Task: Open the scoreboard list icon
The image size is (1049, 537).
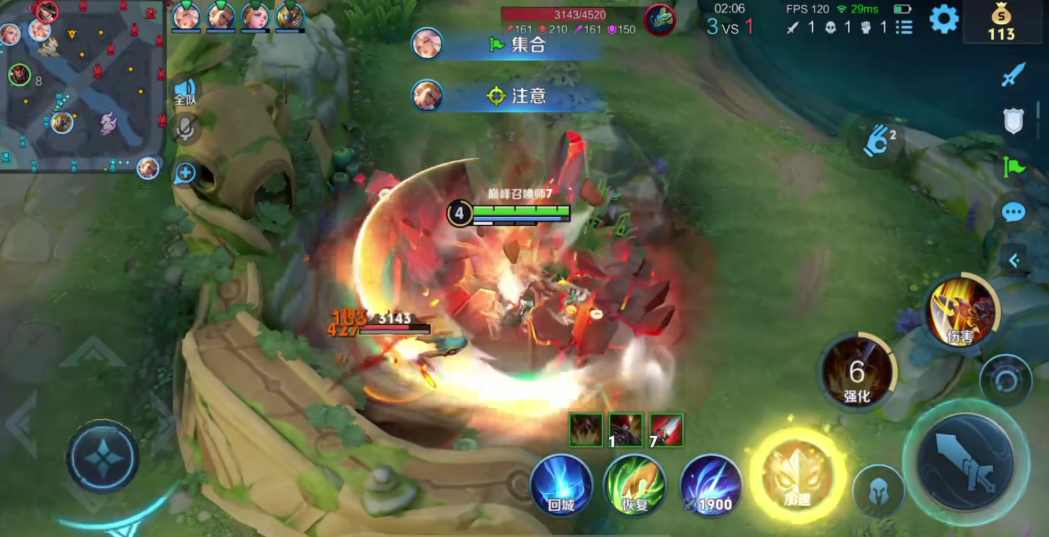Action: tap(904, 27)
